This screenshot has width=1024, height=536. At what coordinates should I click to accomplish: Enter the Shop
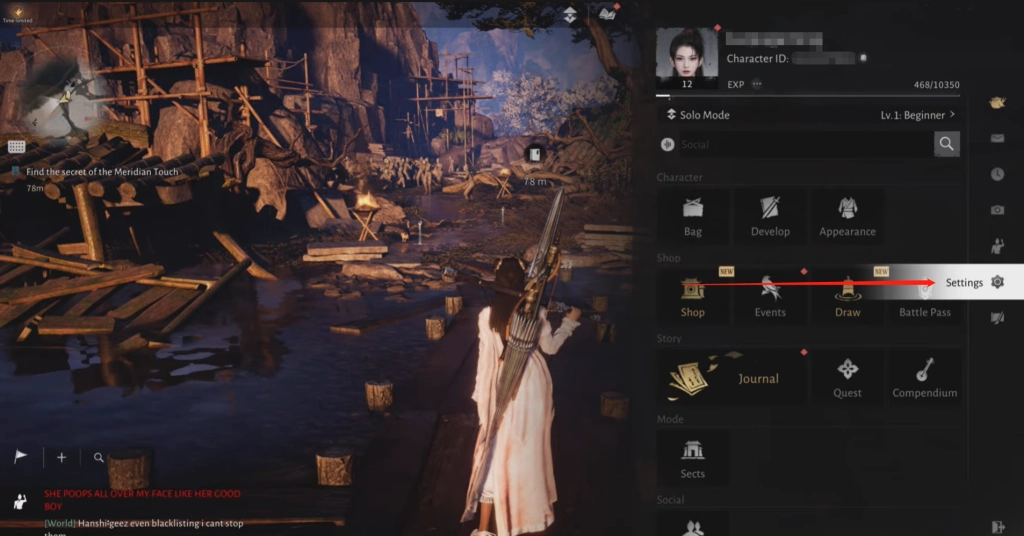tap(693, 297)
